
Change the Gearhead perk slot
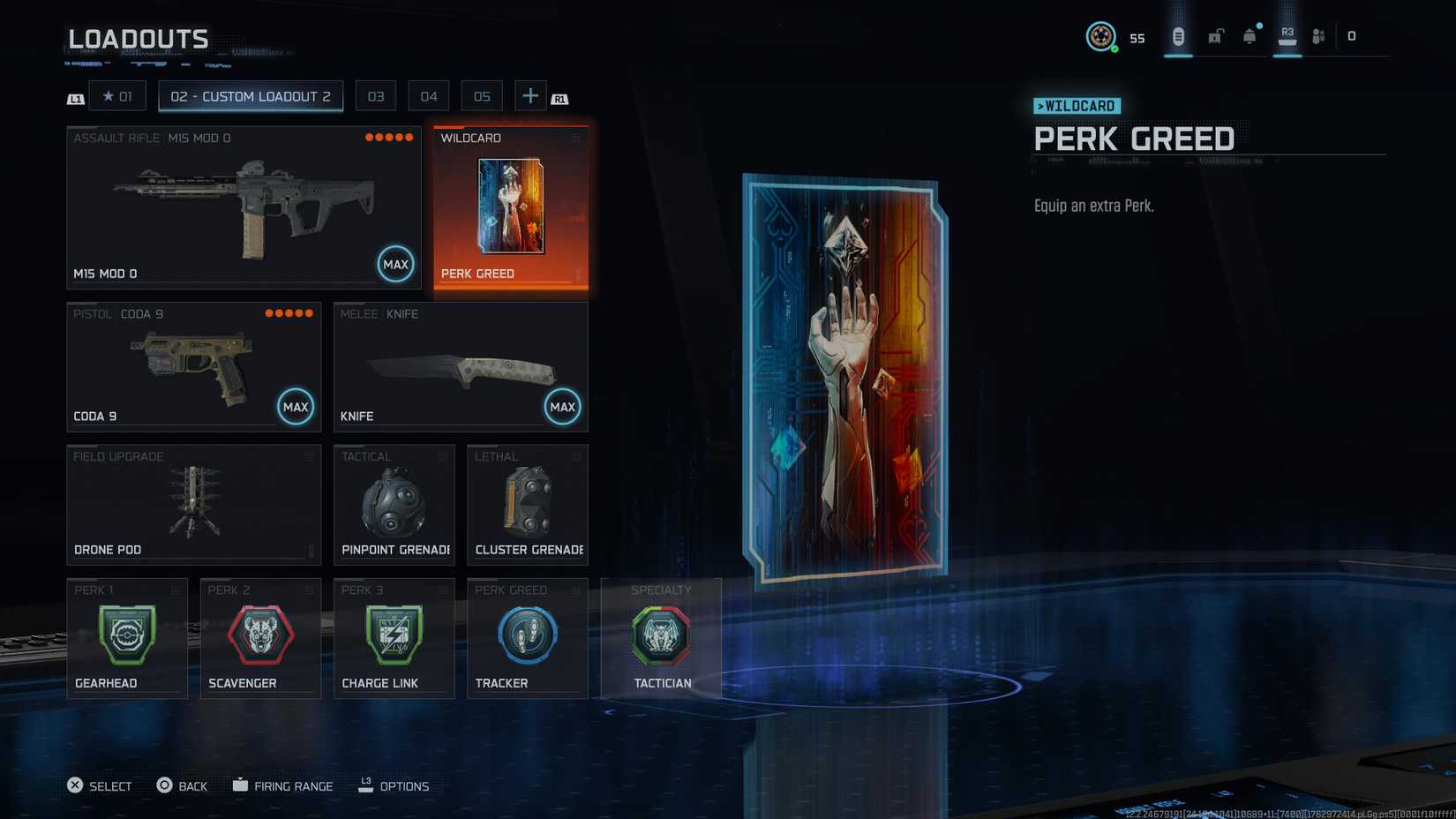pyautogui.click(x=127, y=638)
